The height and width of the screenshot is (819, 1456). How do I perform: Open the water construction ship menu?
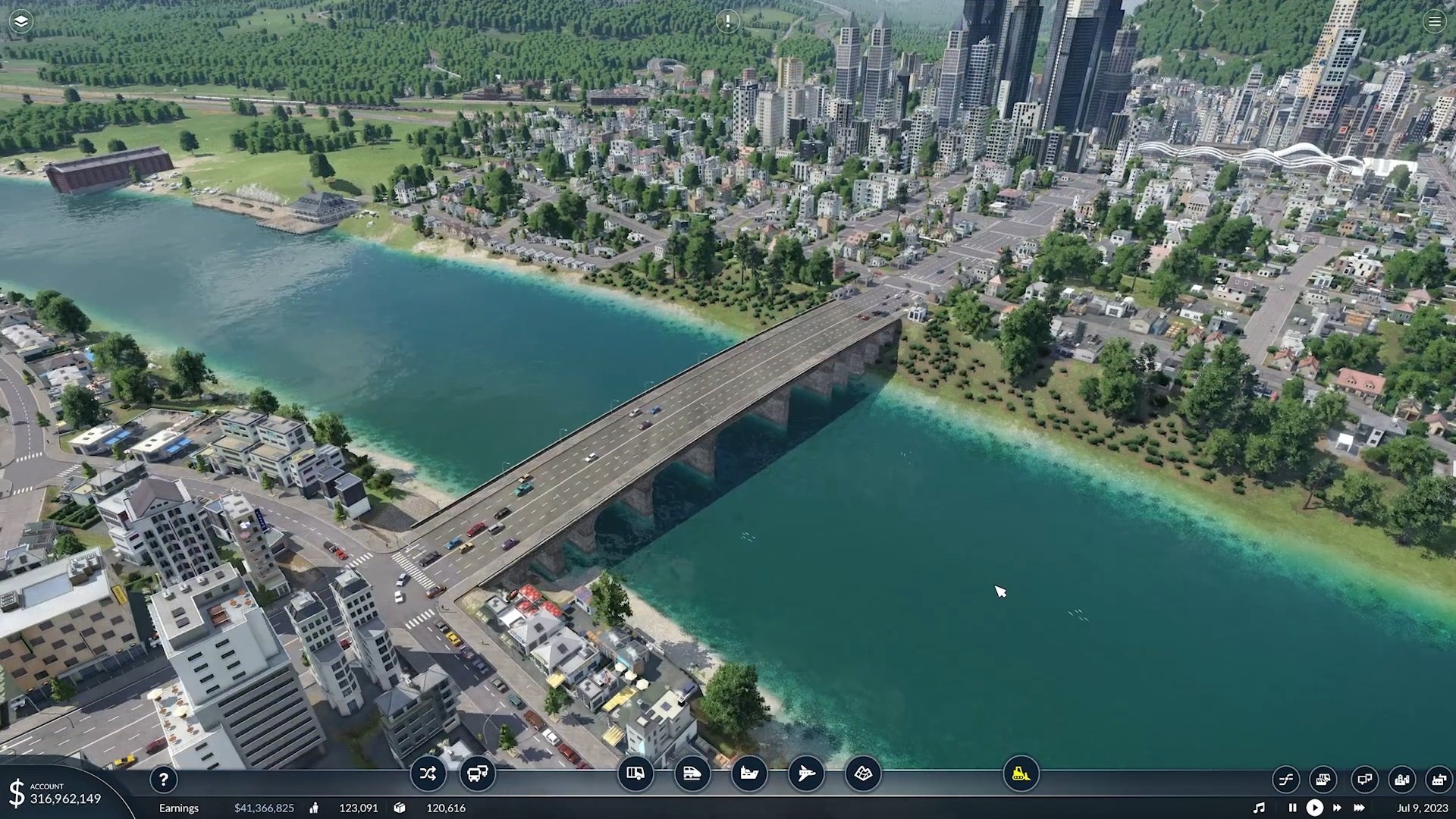click(749, 774)
